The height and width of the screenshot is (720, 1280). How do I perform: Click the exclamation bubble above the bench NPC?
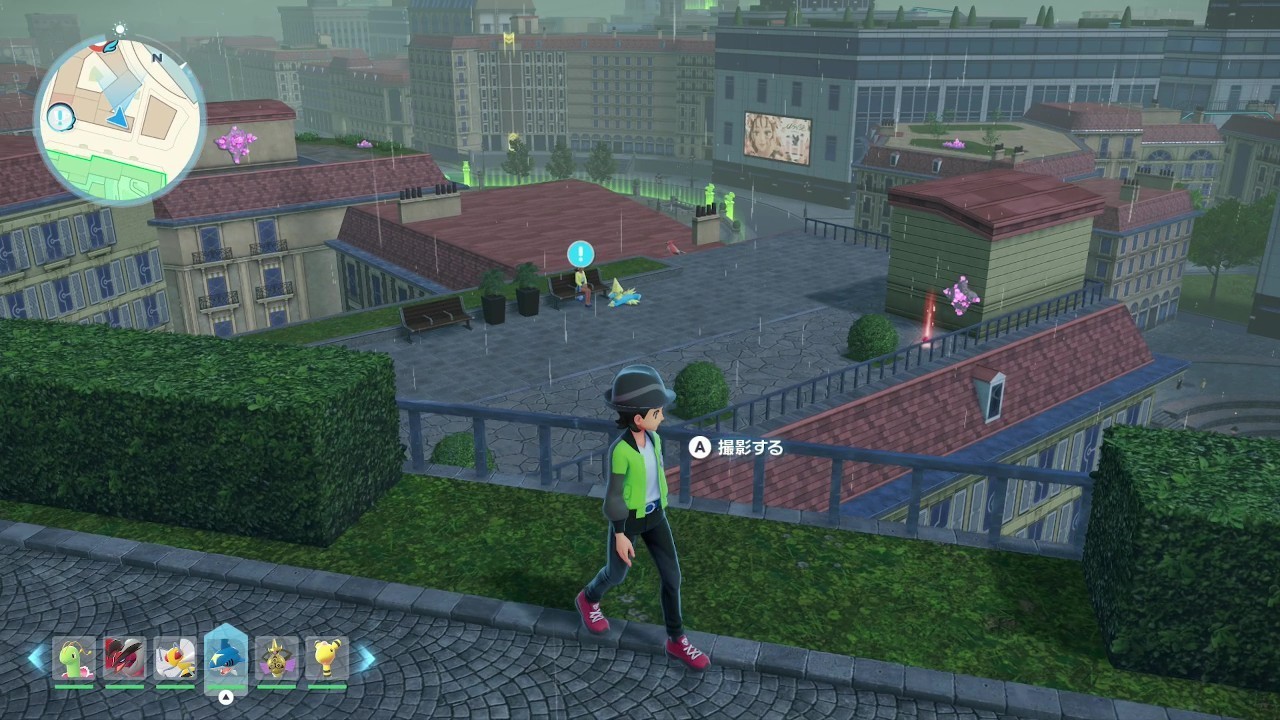click(580, 253)
